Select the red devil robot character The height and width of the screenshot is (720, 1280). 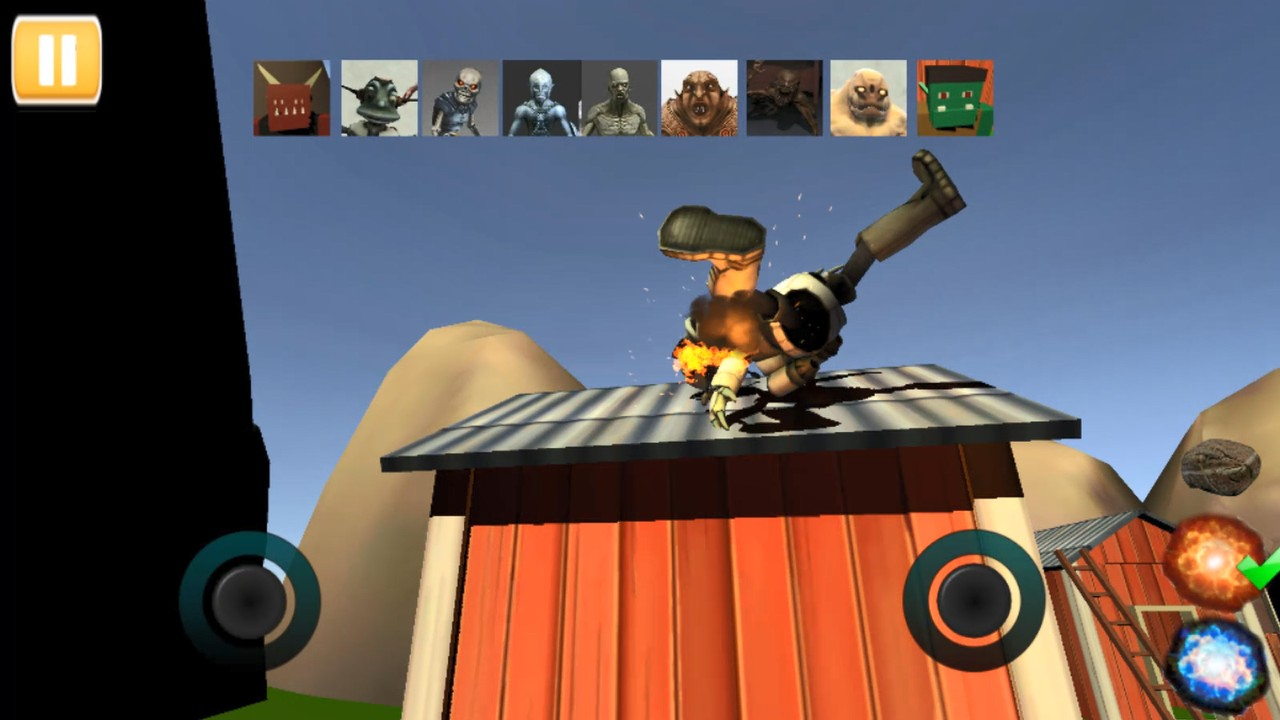pos(291,96)
